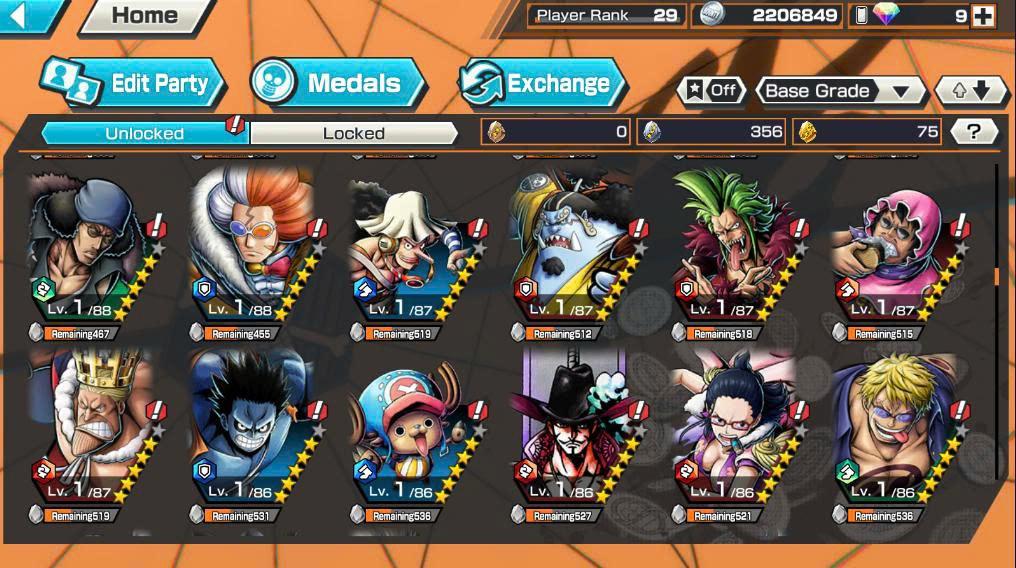Return to the Home screen
The width and height of the screenshot is (1016, 568).
click(x=145, y=16)
